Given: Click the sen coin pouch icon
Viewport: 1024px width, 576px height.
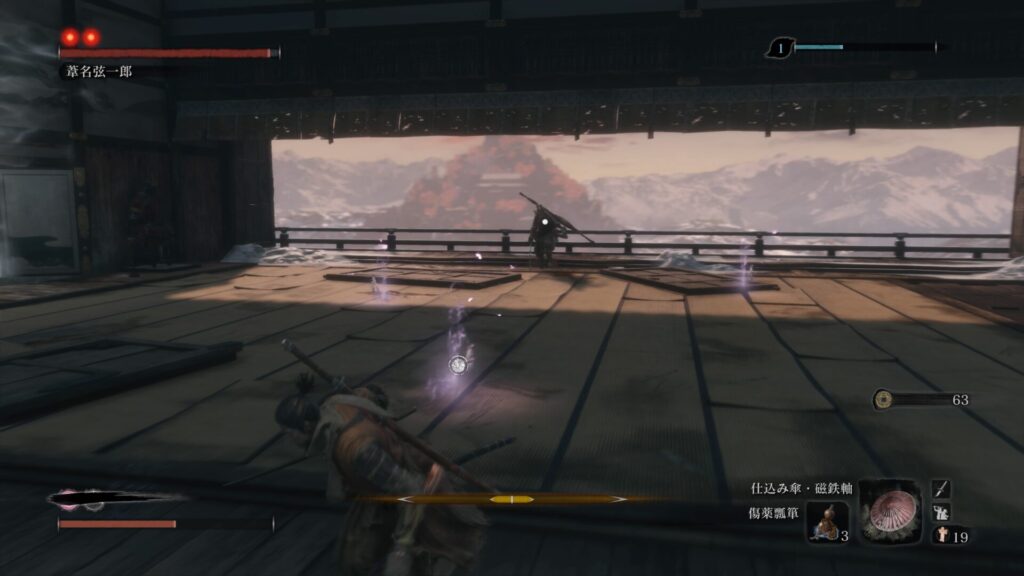Looking at the screenshot, I should [882, 399].
